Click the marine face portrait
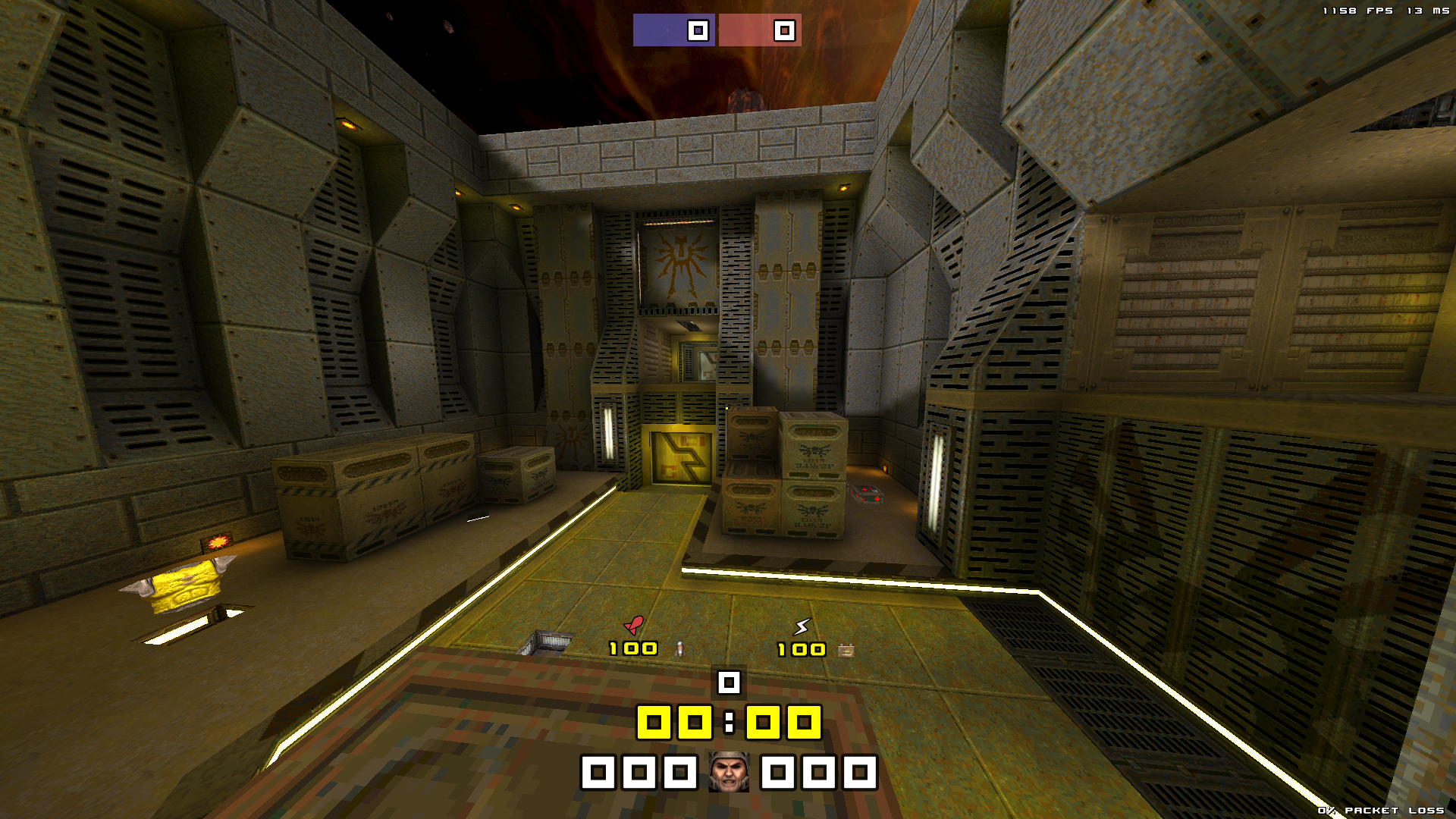 [x=729, y=772]
